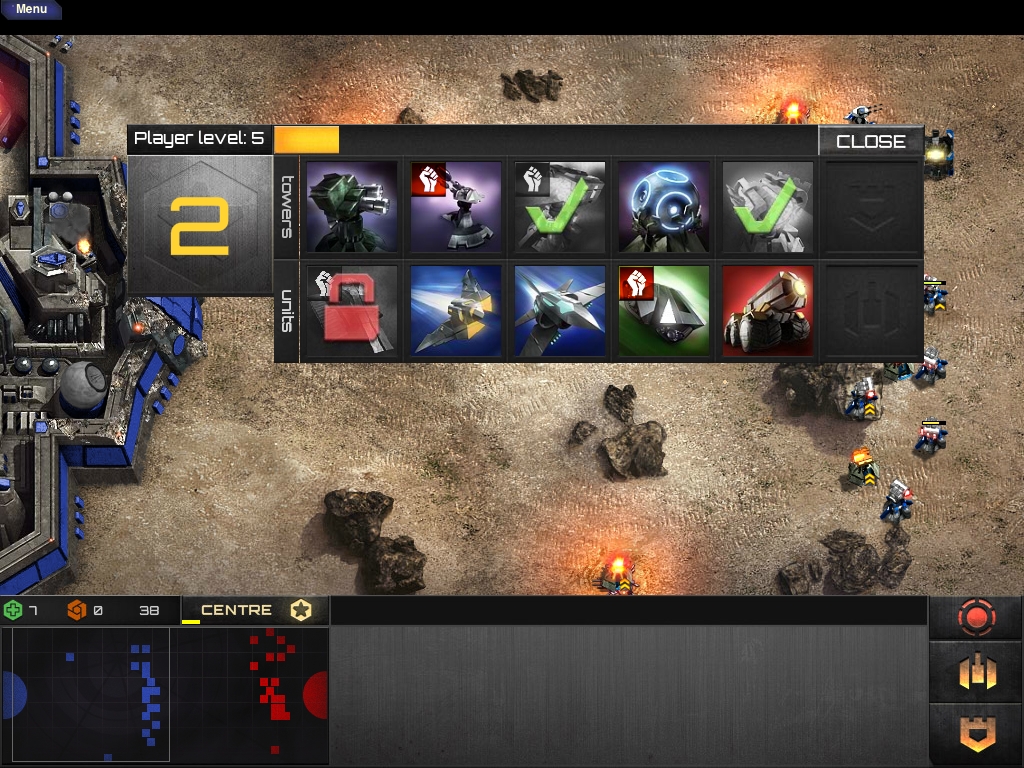Screen dimensions: 1024x768
Task: Open the Menu in the top corner
Action: coord(31,9)
